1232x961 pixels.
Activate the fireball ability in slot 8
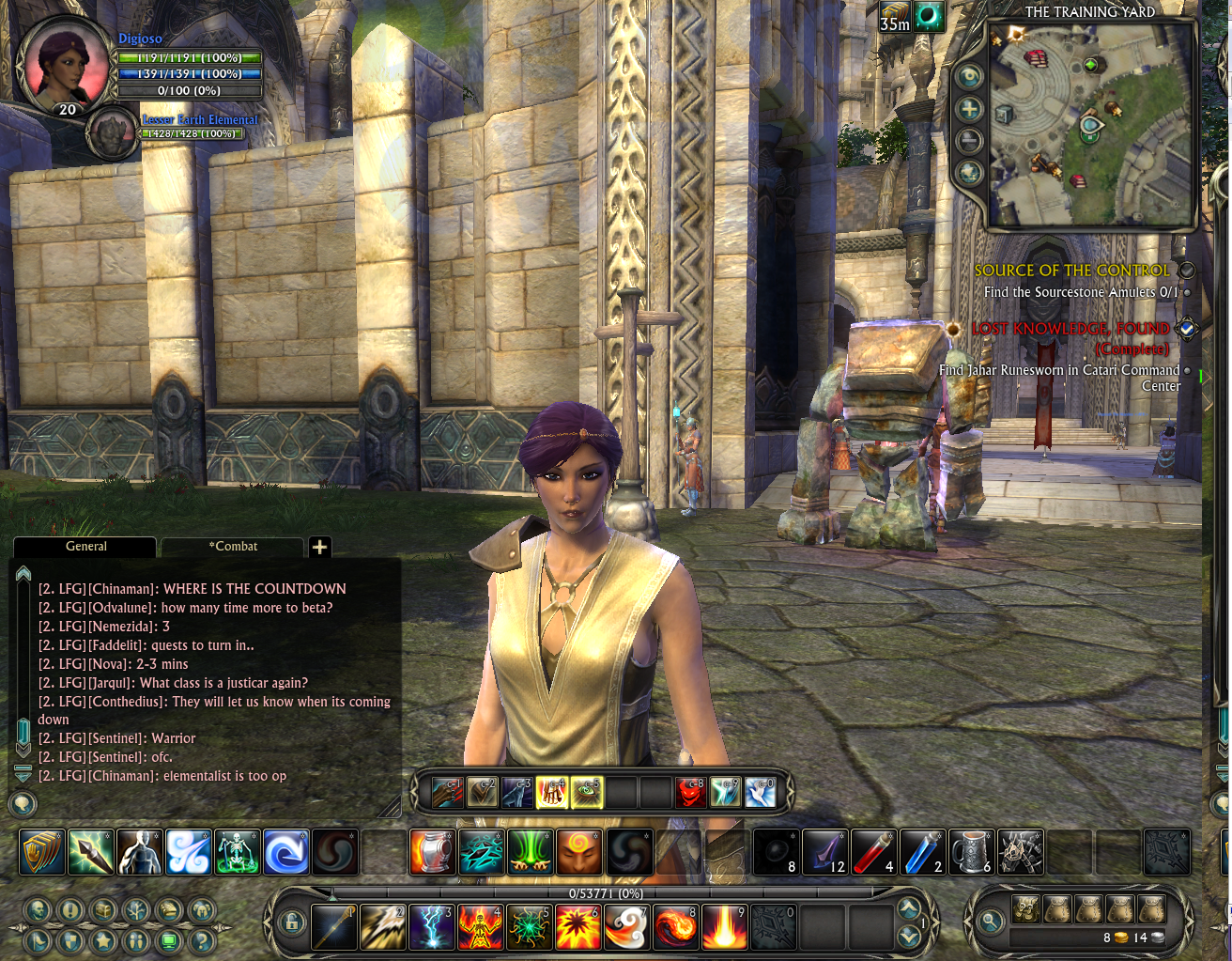coord(676,926)
